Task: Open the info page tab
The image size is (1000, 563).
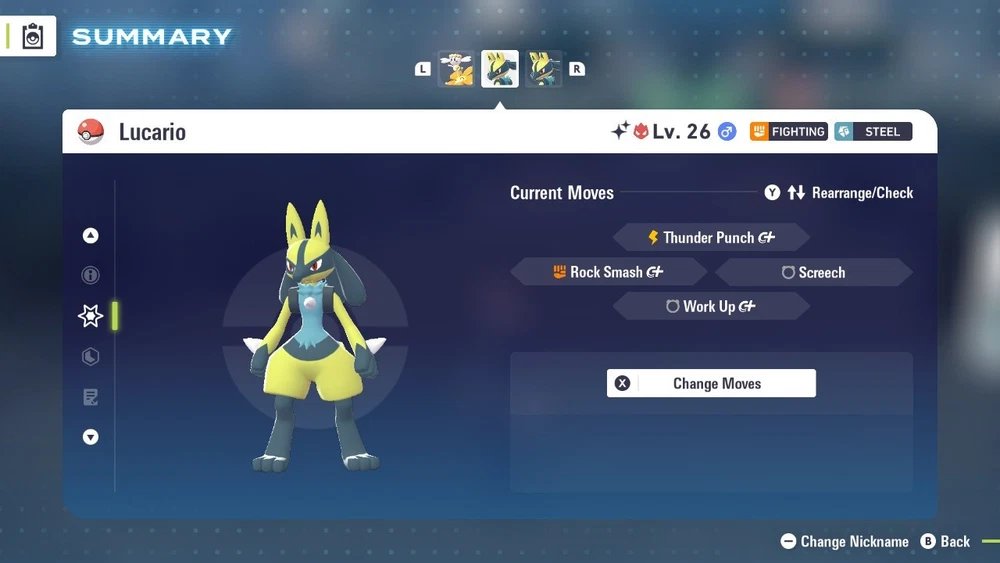Action: (91, 275)
